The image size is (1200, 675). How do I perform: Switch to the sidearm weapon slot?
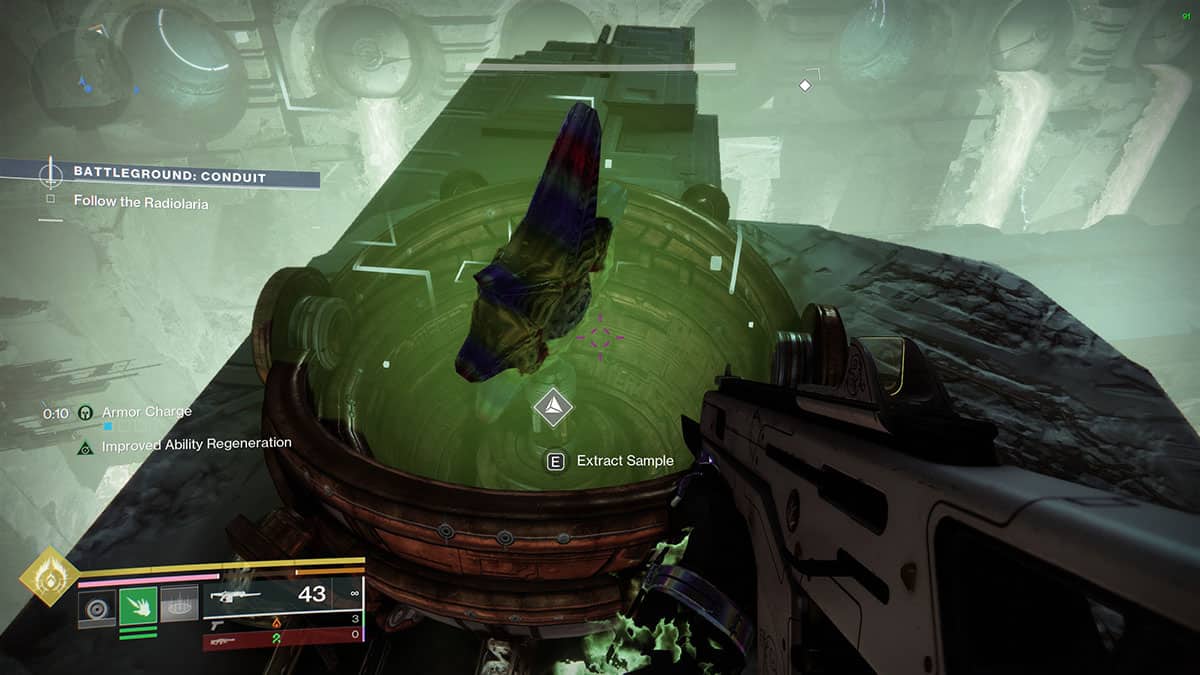click(282, 621)
